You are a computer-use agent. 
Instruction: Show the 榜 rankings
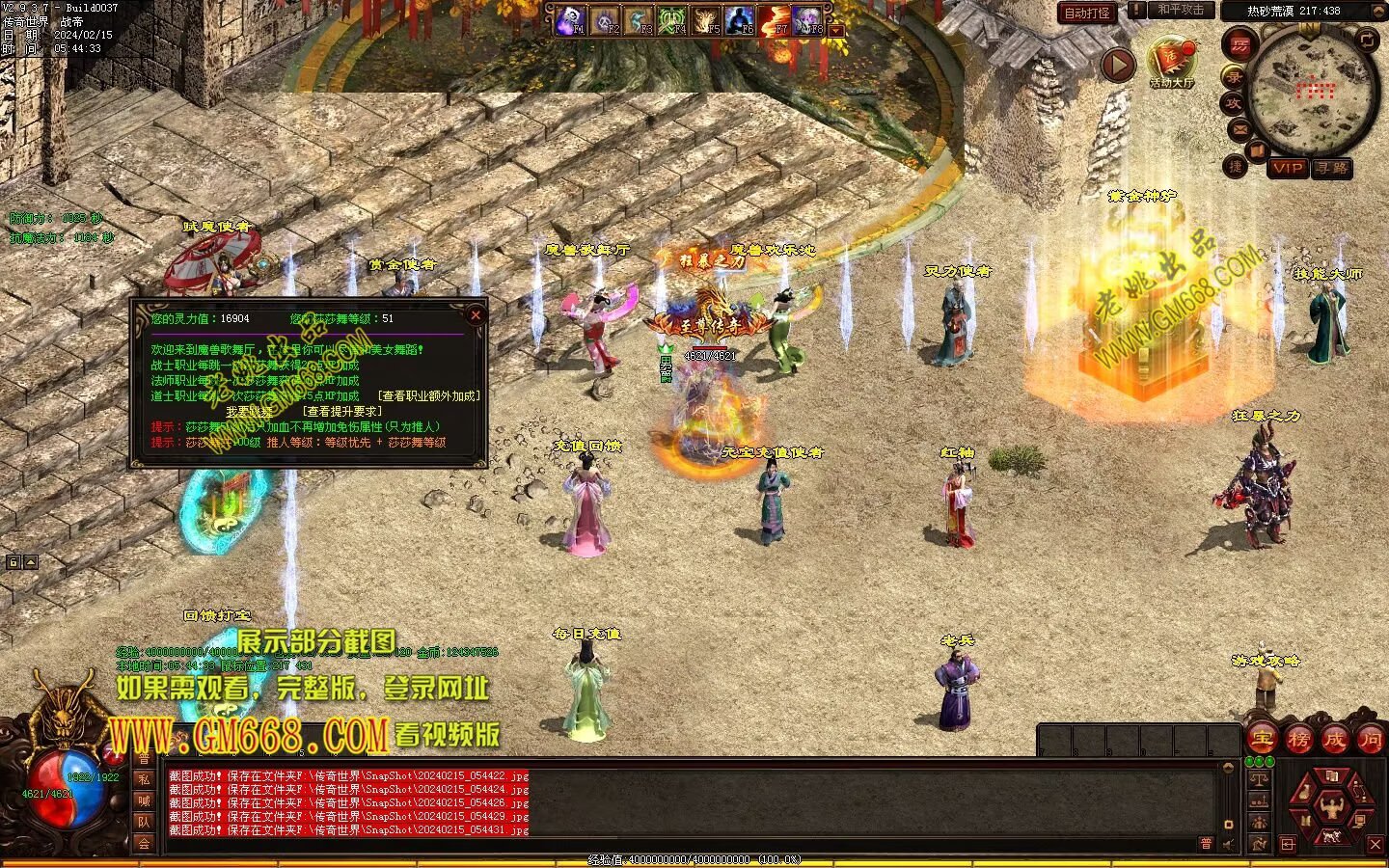point(1299,740)
